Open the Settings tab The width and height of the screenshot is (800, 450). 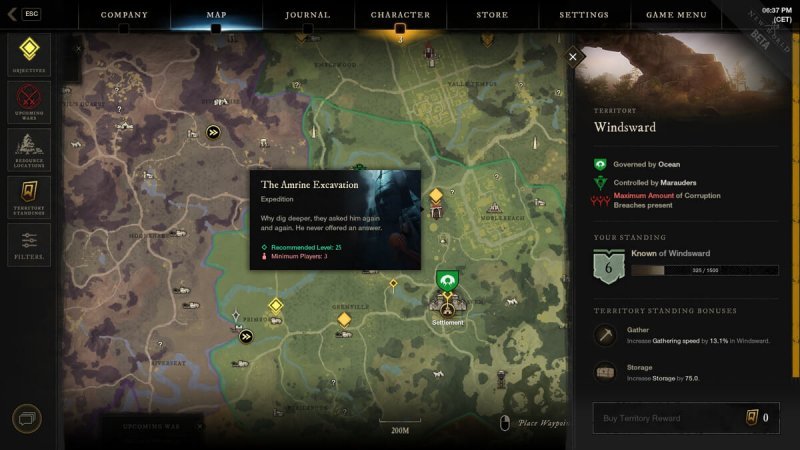tap(584, 15)
